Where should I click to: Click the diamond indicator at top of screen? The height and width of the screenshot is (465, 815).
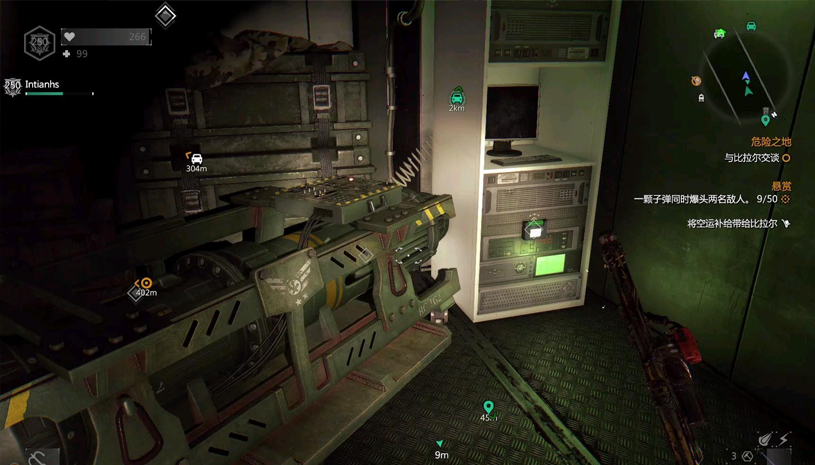coord(166,15)
